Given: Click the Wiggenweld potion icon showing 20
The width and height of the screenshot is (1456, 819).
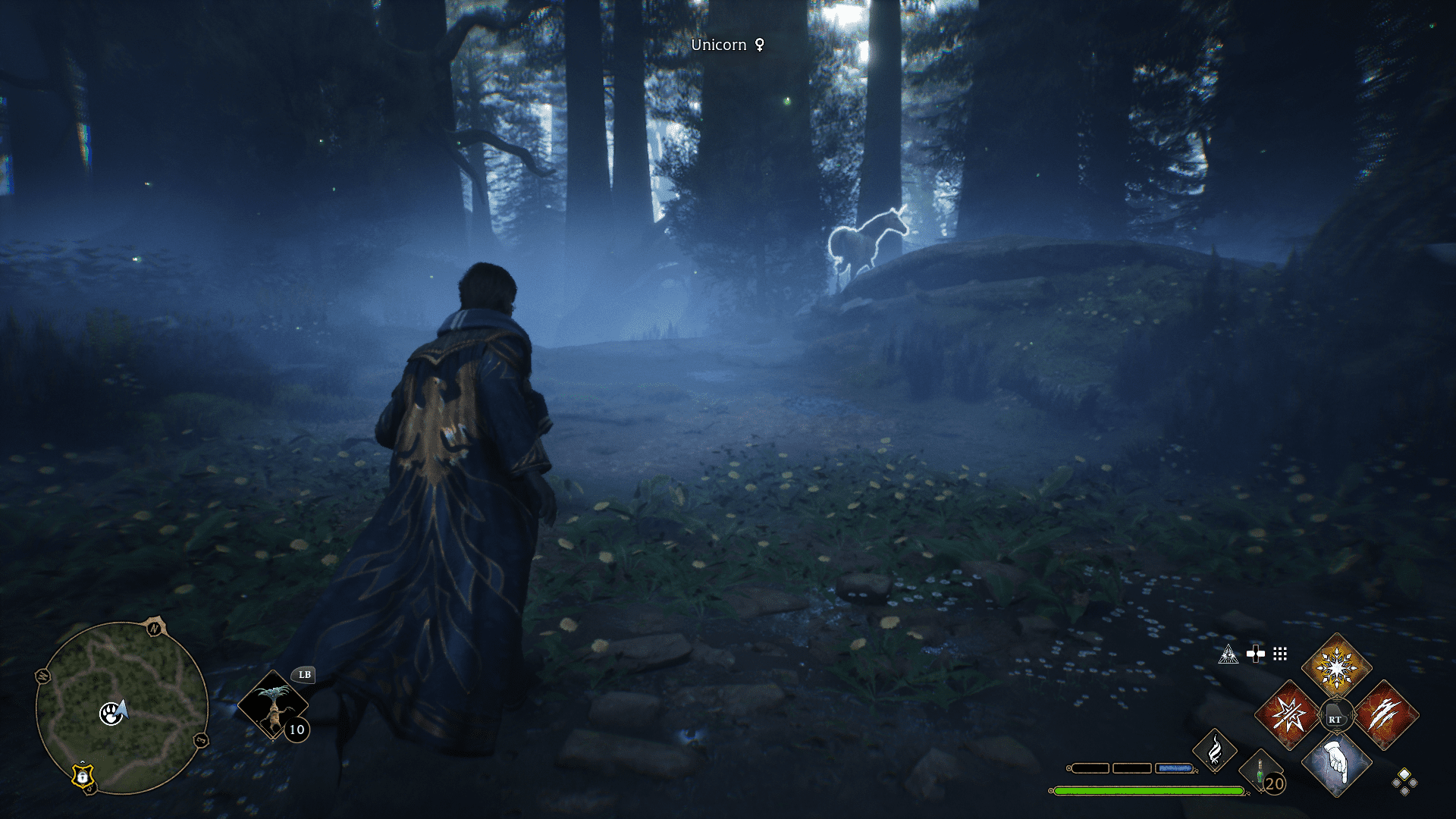Looking at the screenshot, I should tap(1260, 772).
